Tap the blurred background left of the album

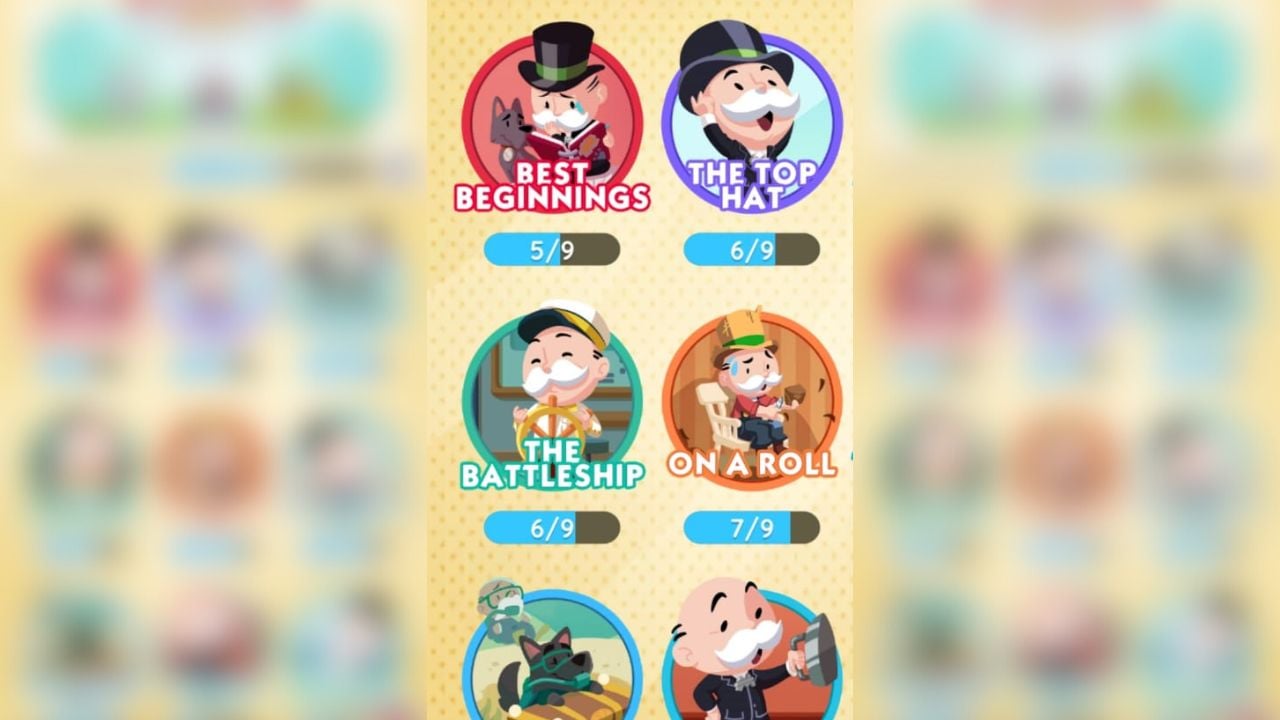(200, 360)
